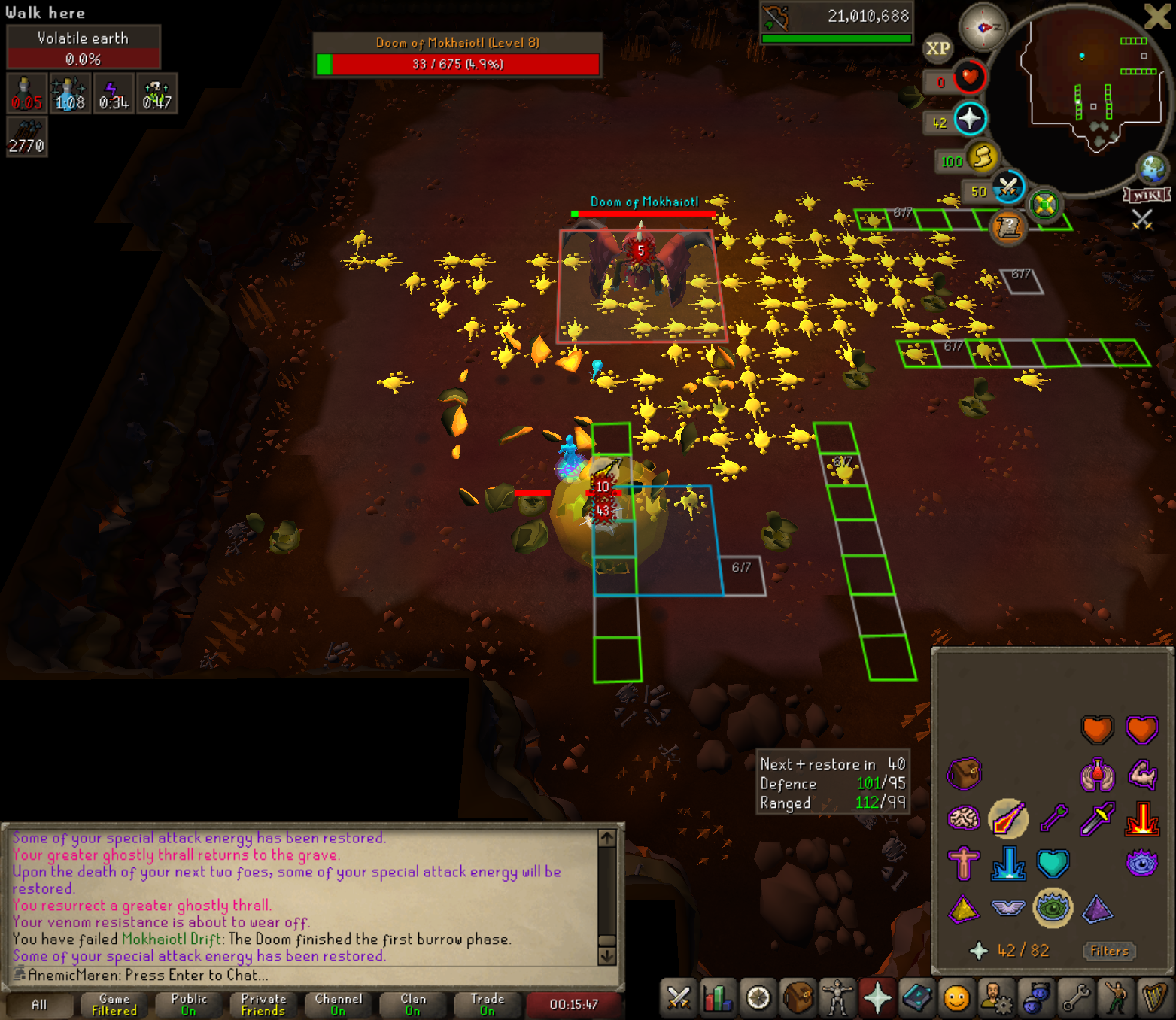Activate the special attack orb
The width and height of the screenshot is (1176, 1020).
[x=1008, y=187]
